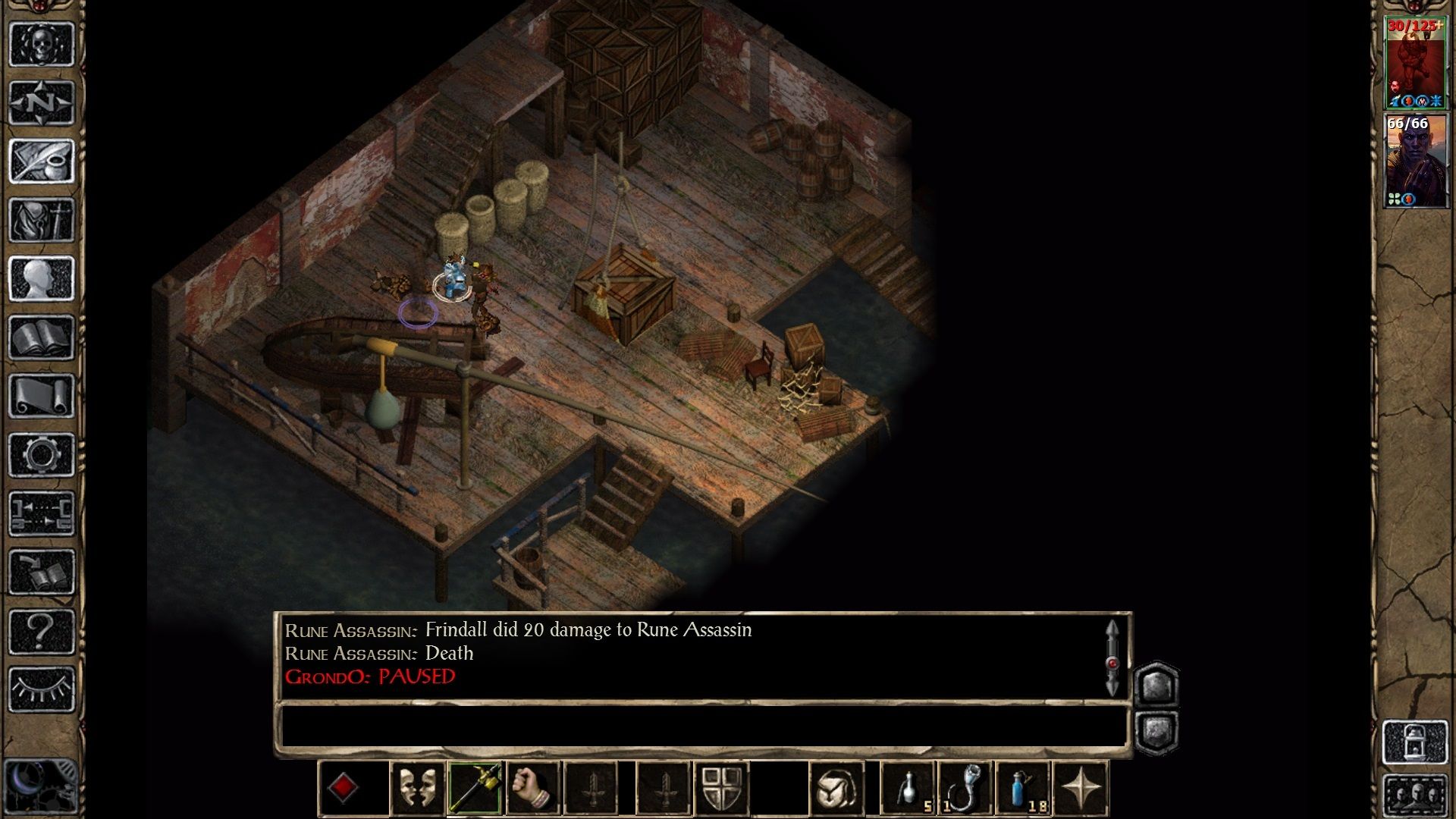
Task: Activate the theater masks action button
Action: tap(417, 789)
